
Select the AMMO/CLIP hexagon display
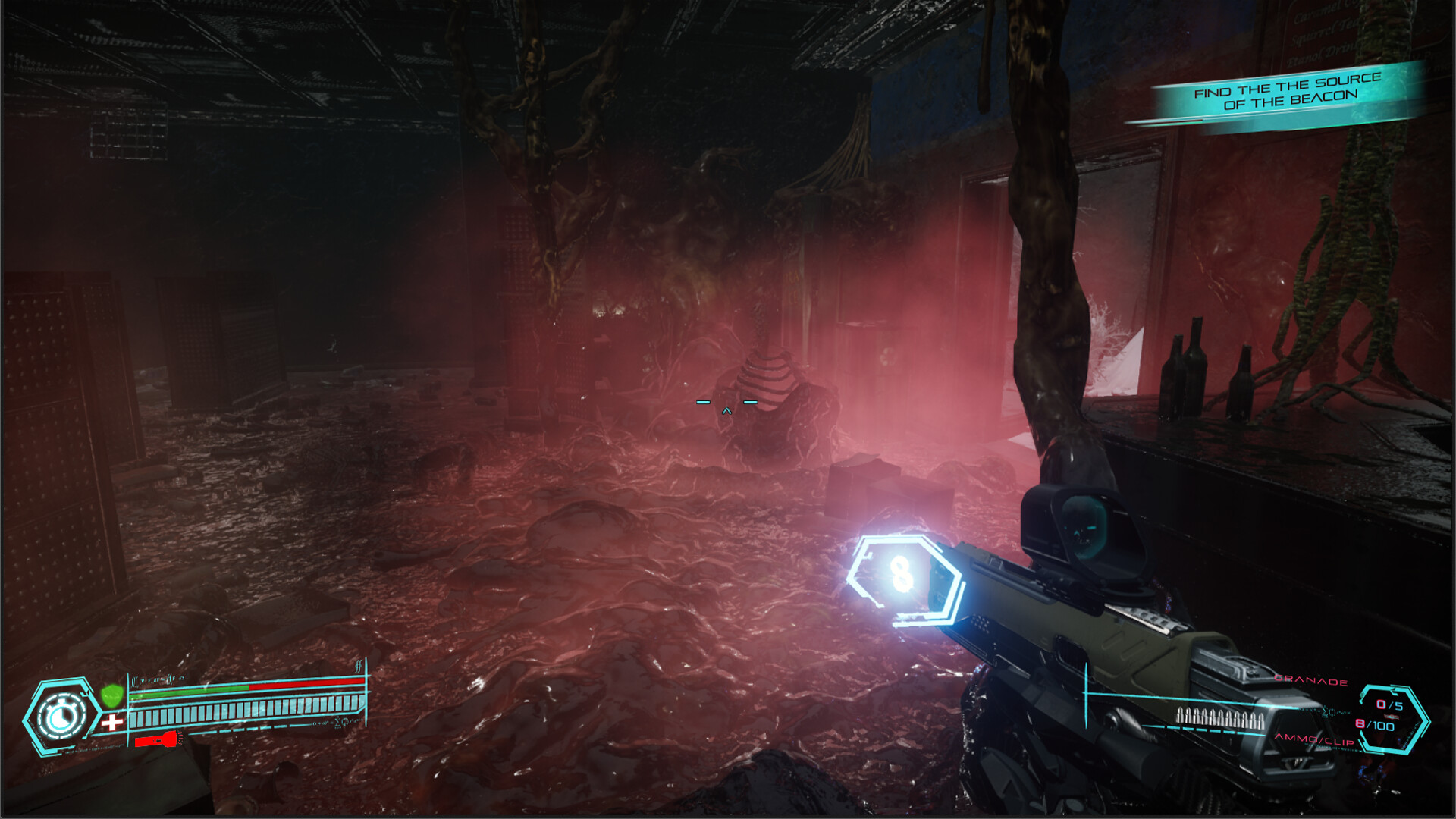tap(1394, 717)
